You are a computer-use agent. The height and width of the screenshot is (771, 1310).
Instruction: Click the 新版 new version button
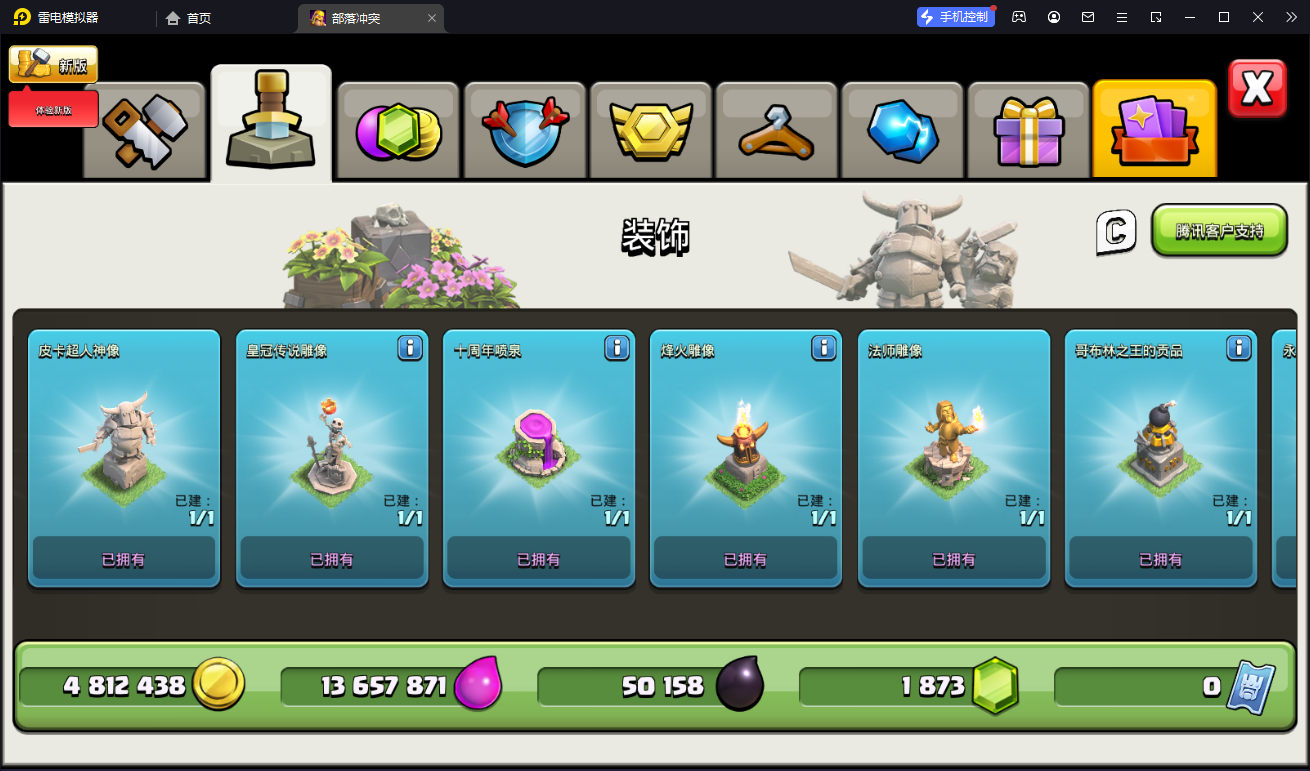pyautogui.click(x=54, y=65)
